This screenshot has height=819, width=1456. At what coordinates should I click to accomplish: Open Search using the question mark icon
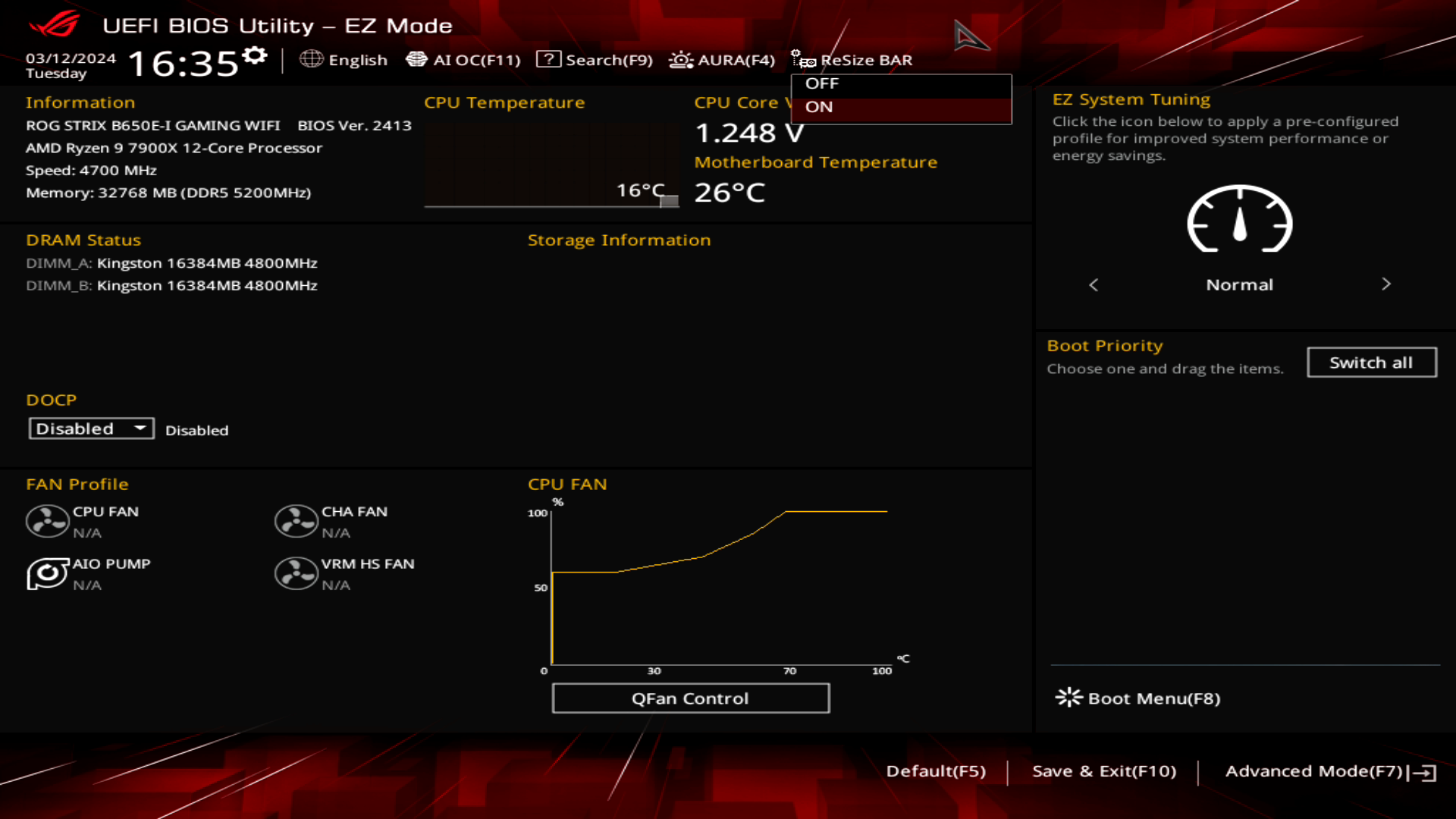click(x=548, y=59)
